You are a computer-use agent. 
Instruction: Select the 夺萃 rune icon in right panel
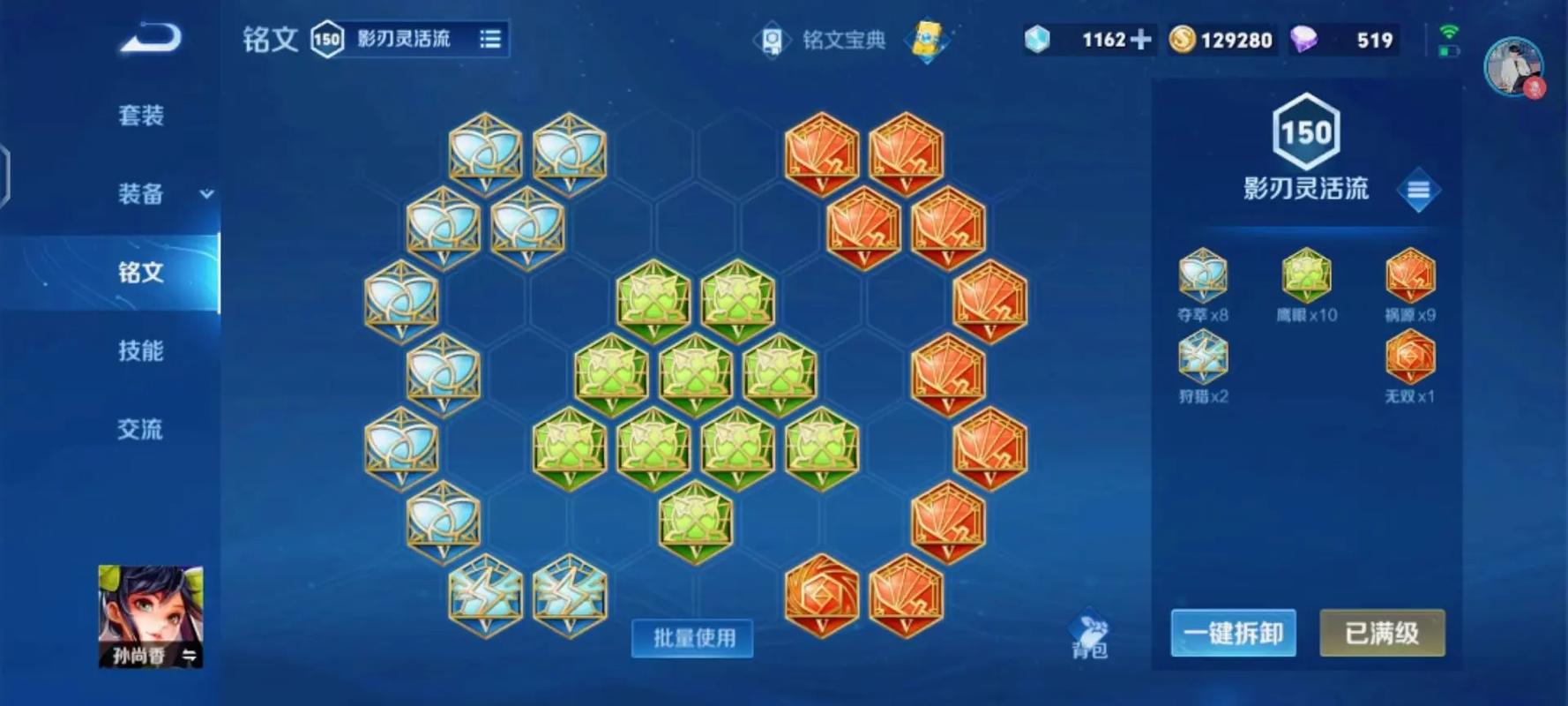click(x=1204, y=275)
